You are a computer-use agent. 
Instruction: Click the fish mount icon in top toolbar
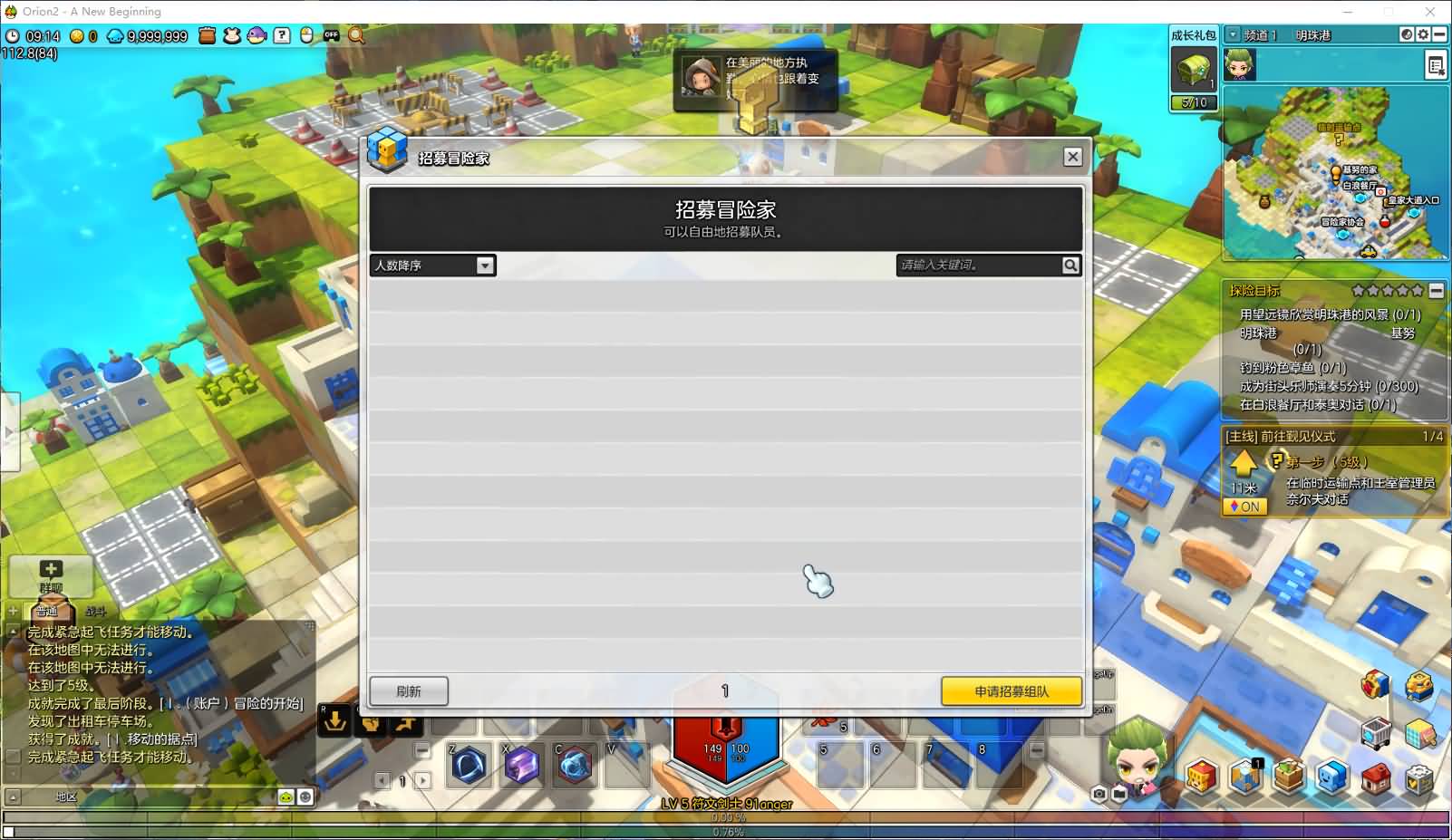click(x=256, y=34)
